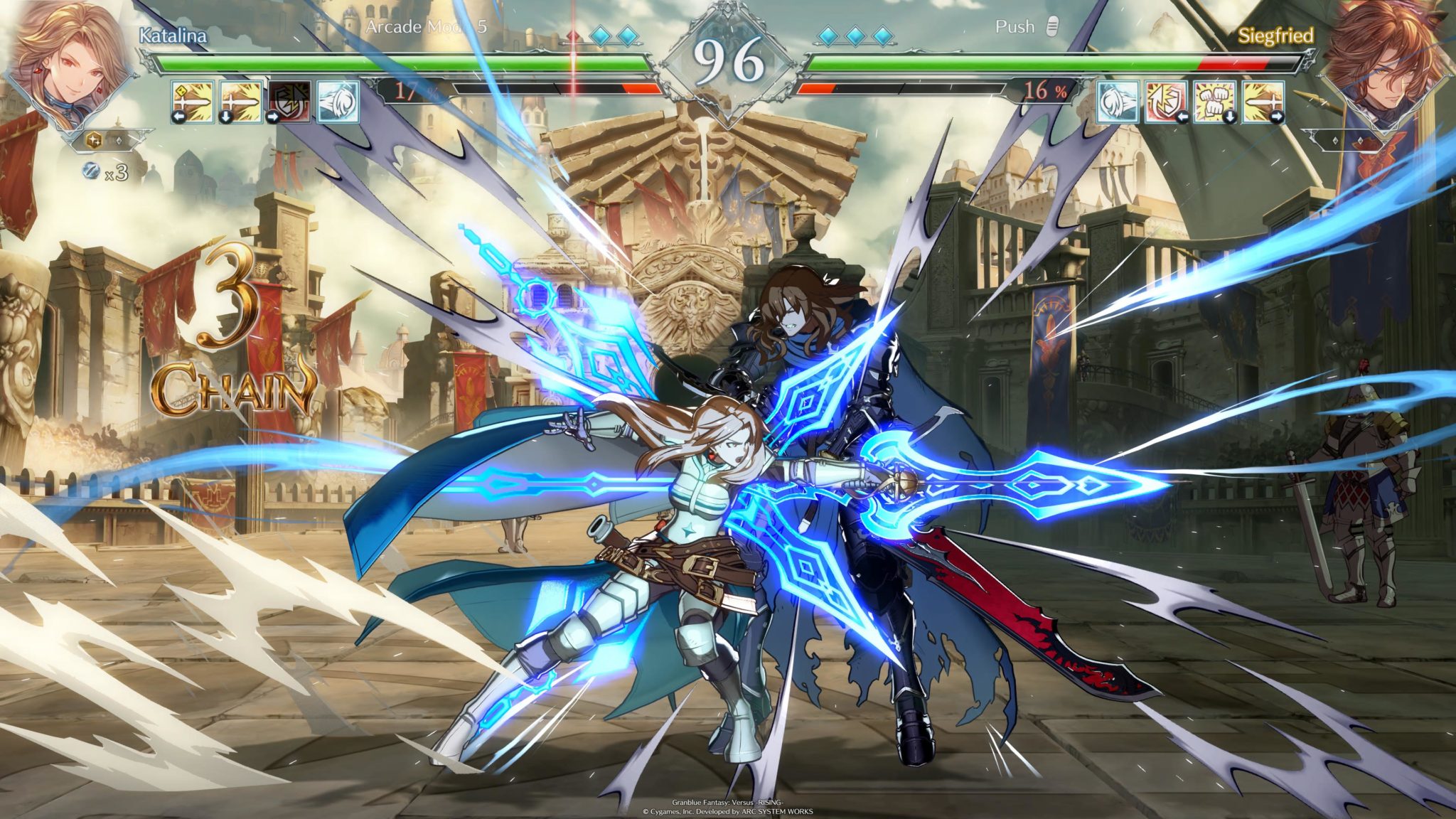Select the gold sparkle hexagon icon
Image resolution: width=1456 pixels, height=819 pixels.
coord(94,141)
